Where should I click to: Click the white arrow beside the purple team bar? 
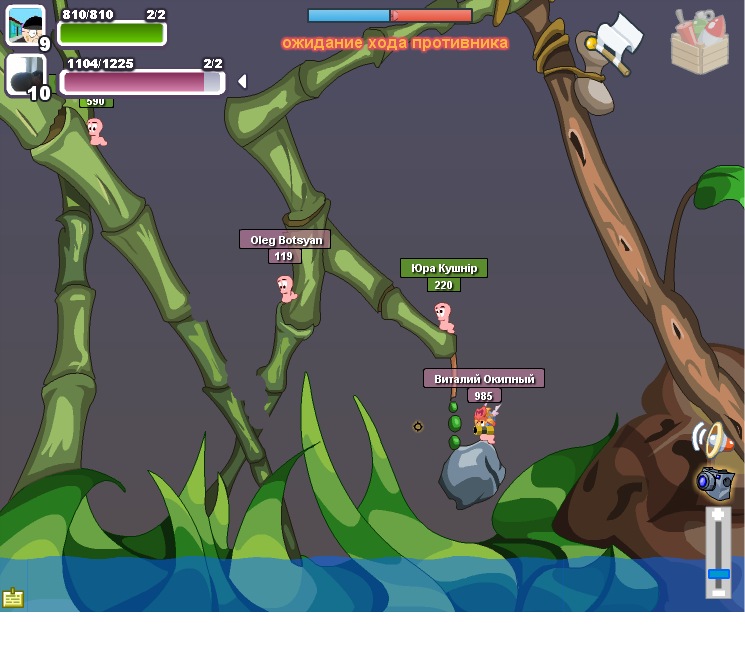241,81
